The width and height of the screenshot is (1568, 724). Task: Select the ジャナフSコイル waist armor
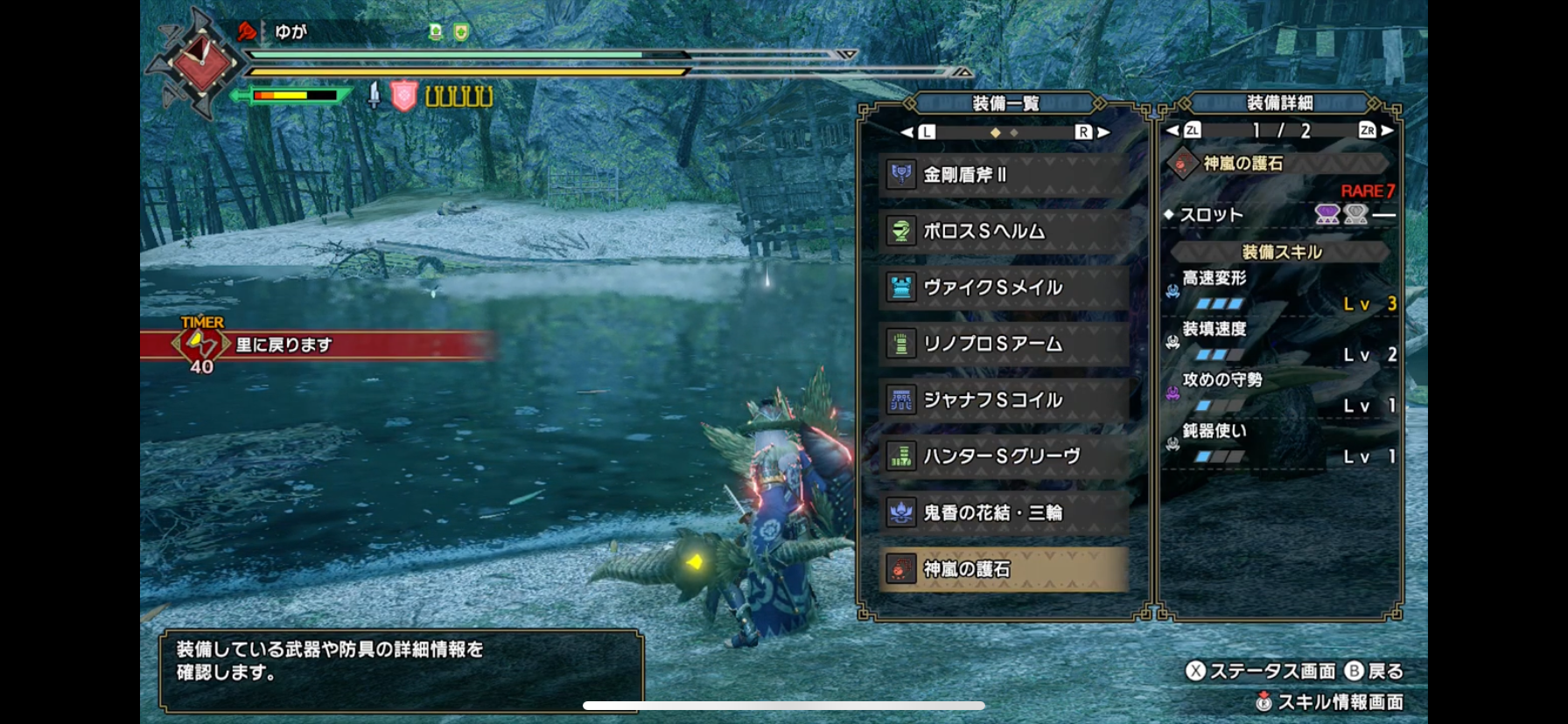pyautogui.click(x=1003, y=400)
